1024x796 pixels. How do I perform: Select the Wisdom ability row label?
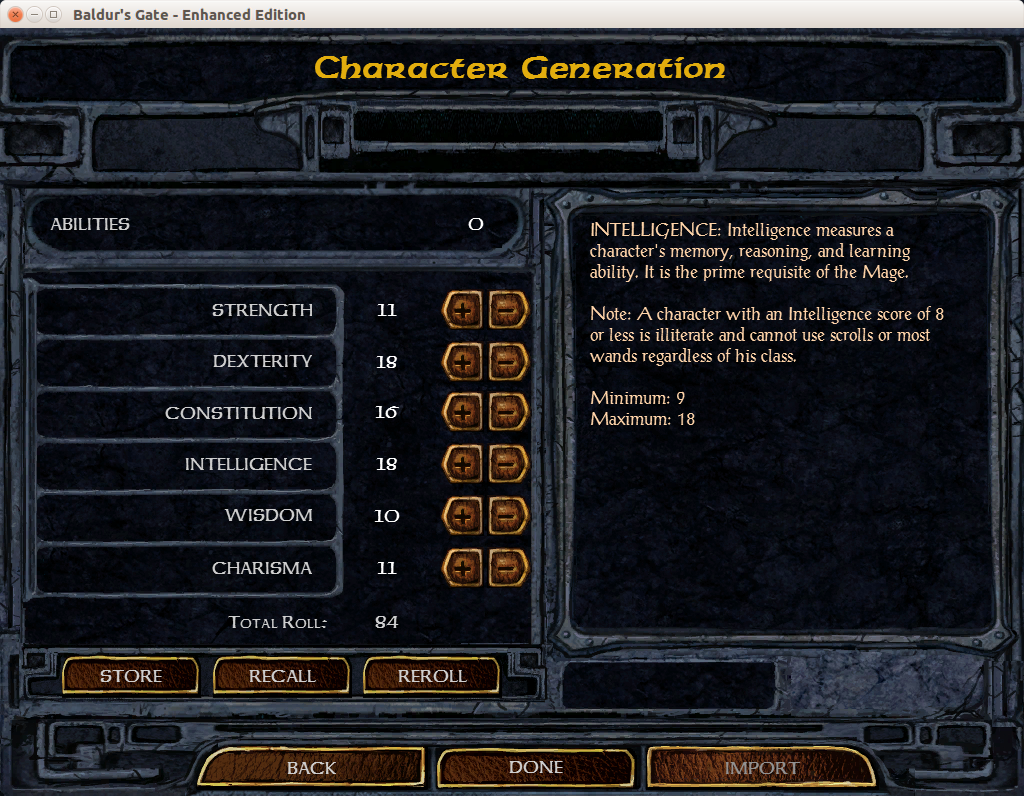click(x=268, y=515)
